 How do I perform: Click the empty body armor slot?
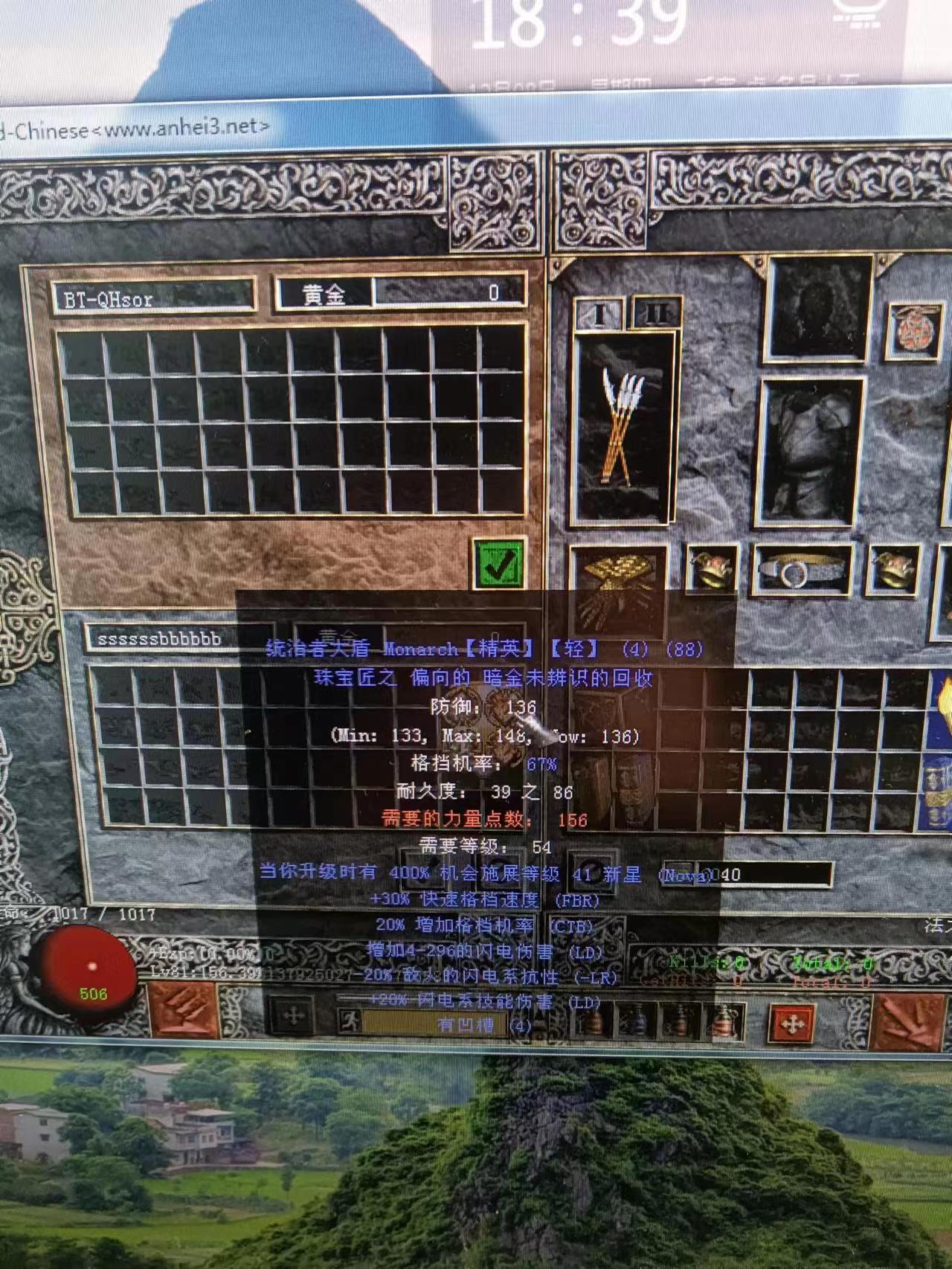(x=810, y=452)
